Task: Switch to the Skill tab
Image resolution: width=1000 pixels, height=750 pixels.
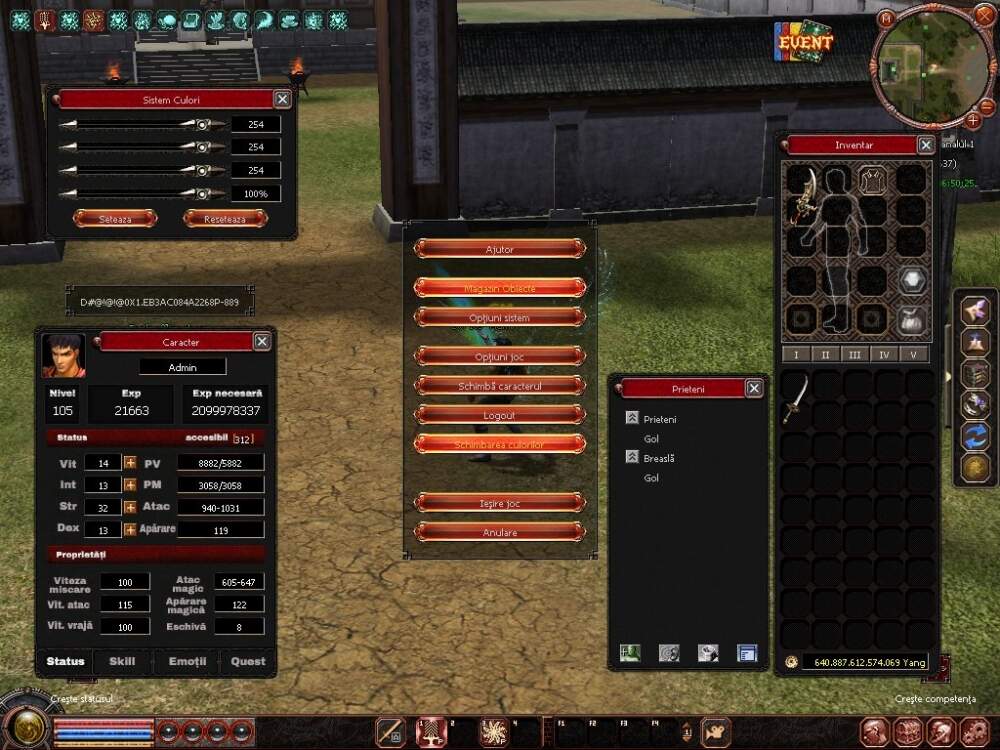Action: (122, 661)
